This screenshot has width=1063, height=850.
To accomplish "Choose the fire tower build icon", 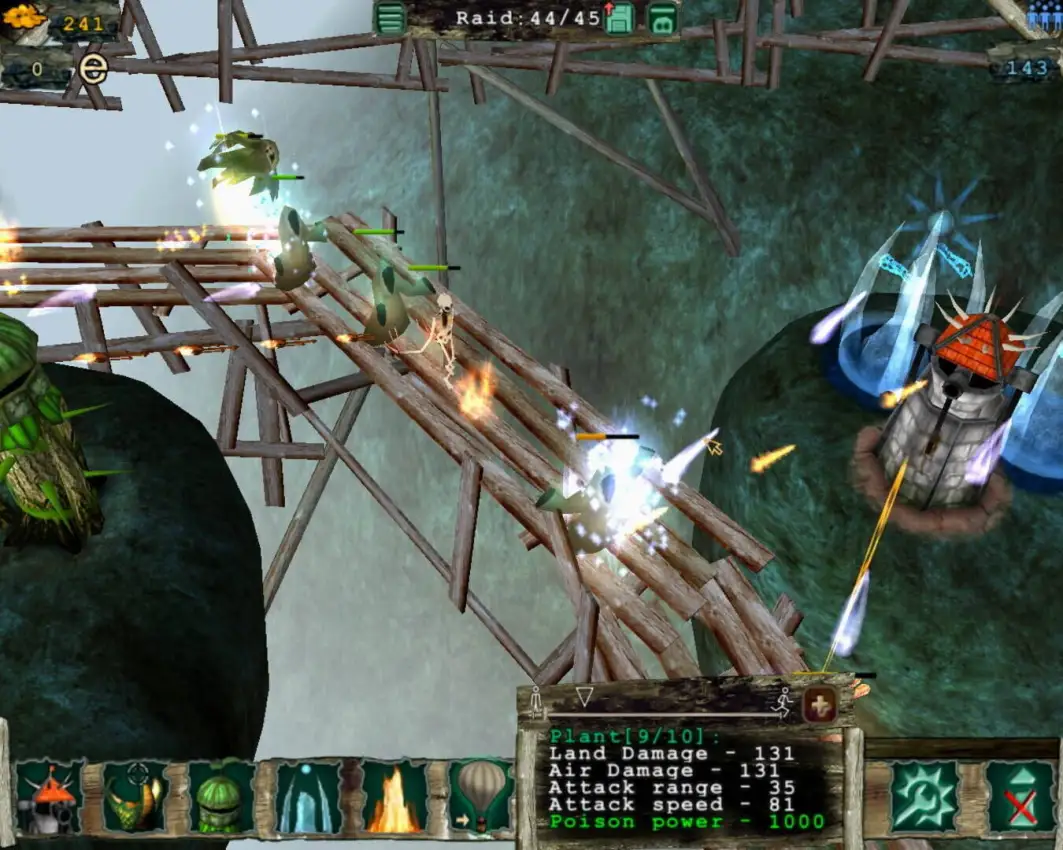I will pos(394,797).
